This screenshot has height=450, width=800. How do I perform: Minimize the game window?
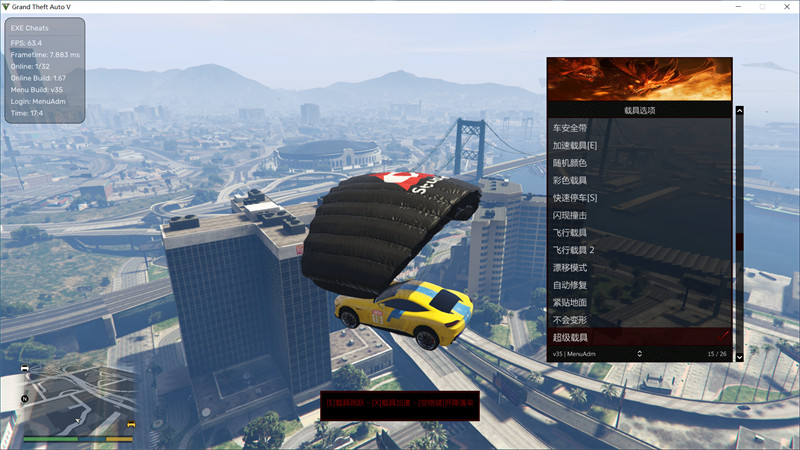pyautogui.click(x=733, y=7)
